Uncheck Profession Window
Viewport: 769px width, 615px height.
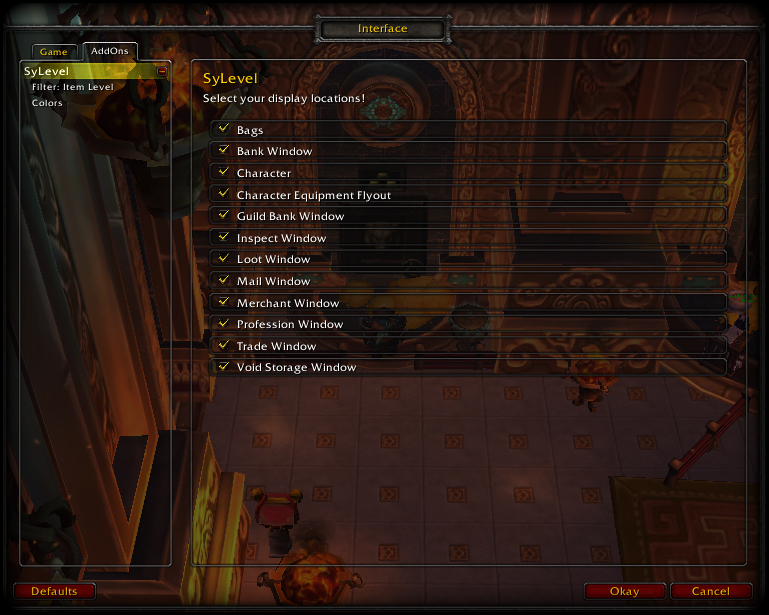(x=223, y=324)
